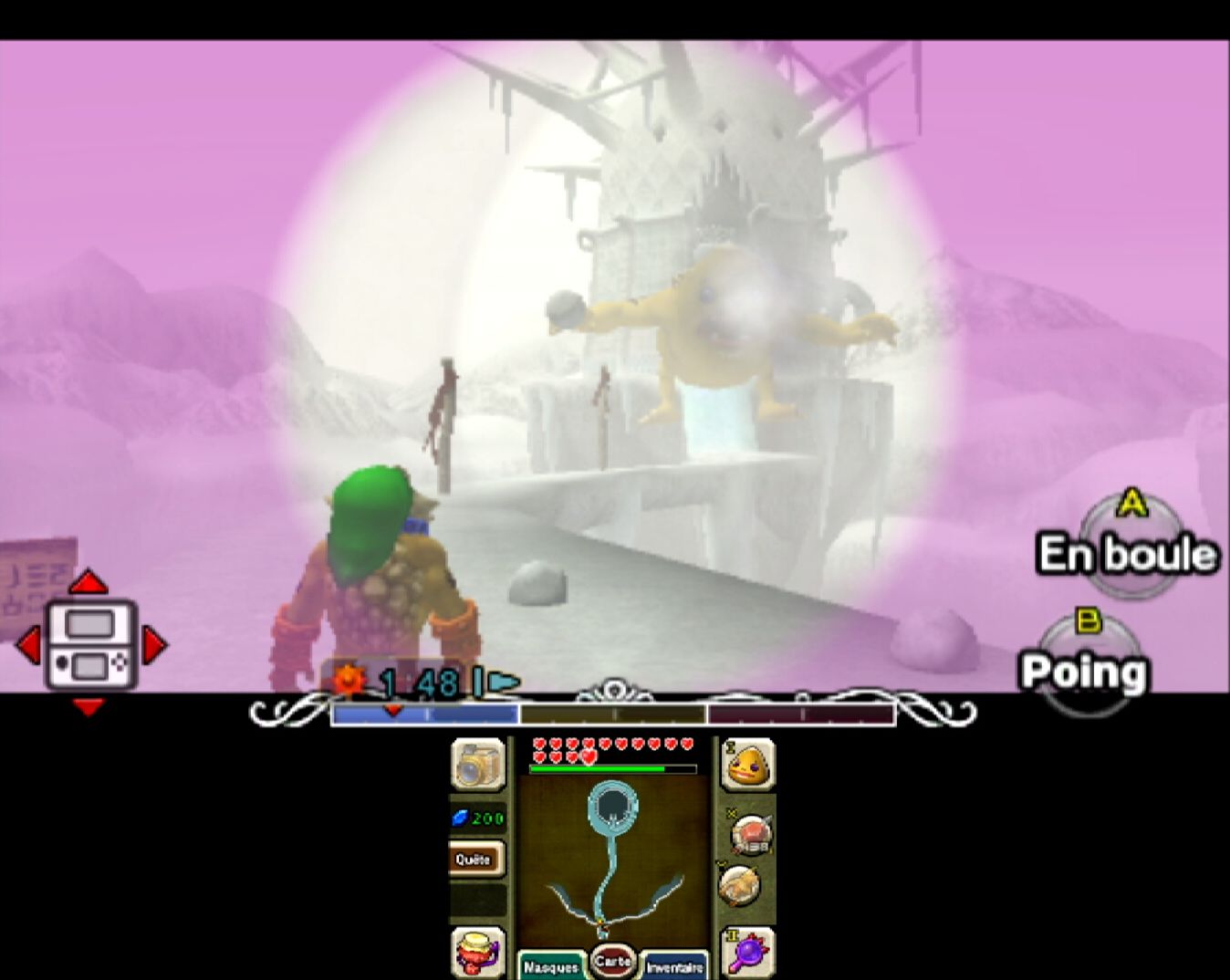Select the Carte button

[x=612, y=961]
